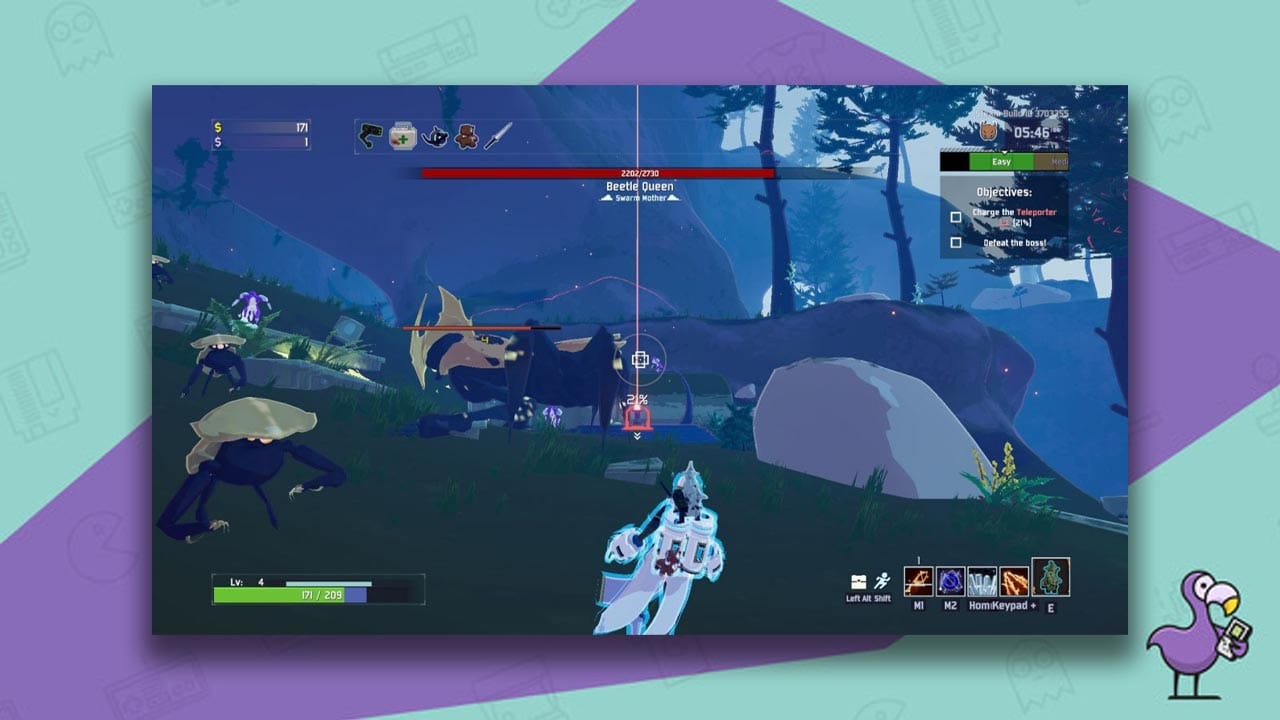Open the knife item icon
The width and height of the screenshot is (1280, 720).
[x=497, y=136]
